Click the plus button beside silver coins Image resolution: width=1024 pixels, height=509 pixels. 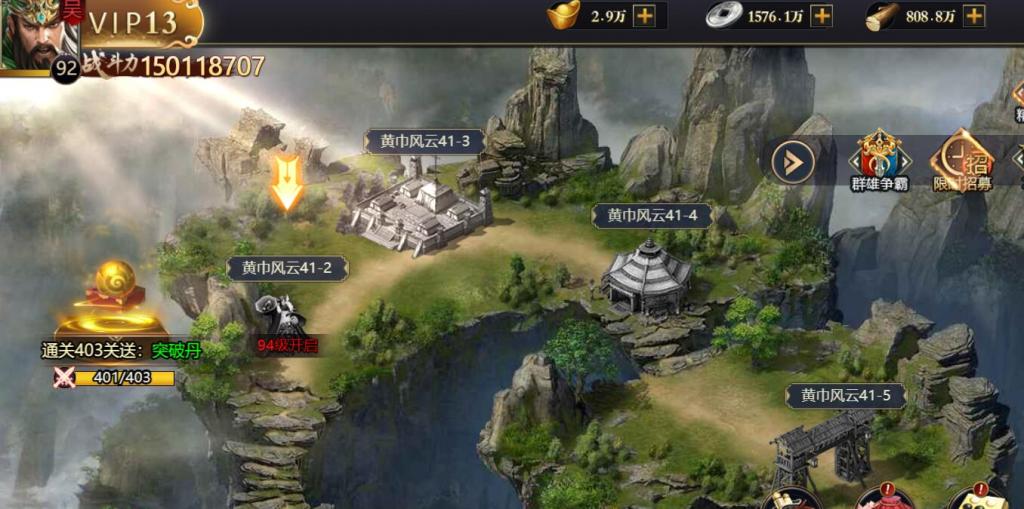(821, 16)
